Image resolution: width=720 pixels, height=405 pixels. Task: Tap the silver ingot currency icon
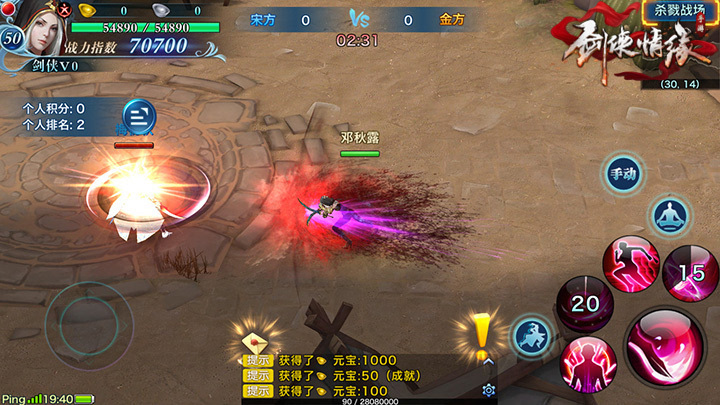[160, 10]
